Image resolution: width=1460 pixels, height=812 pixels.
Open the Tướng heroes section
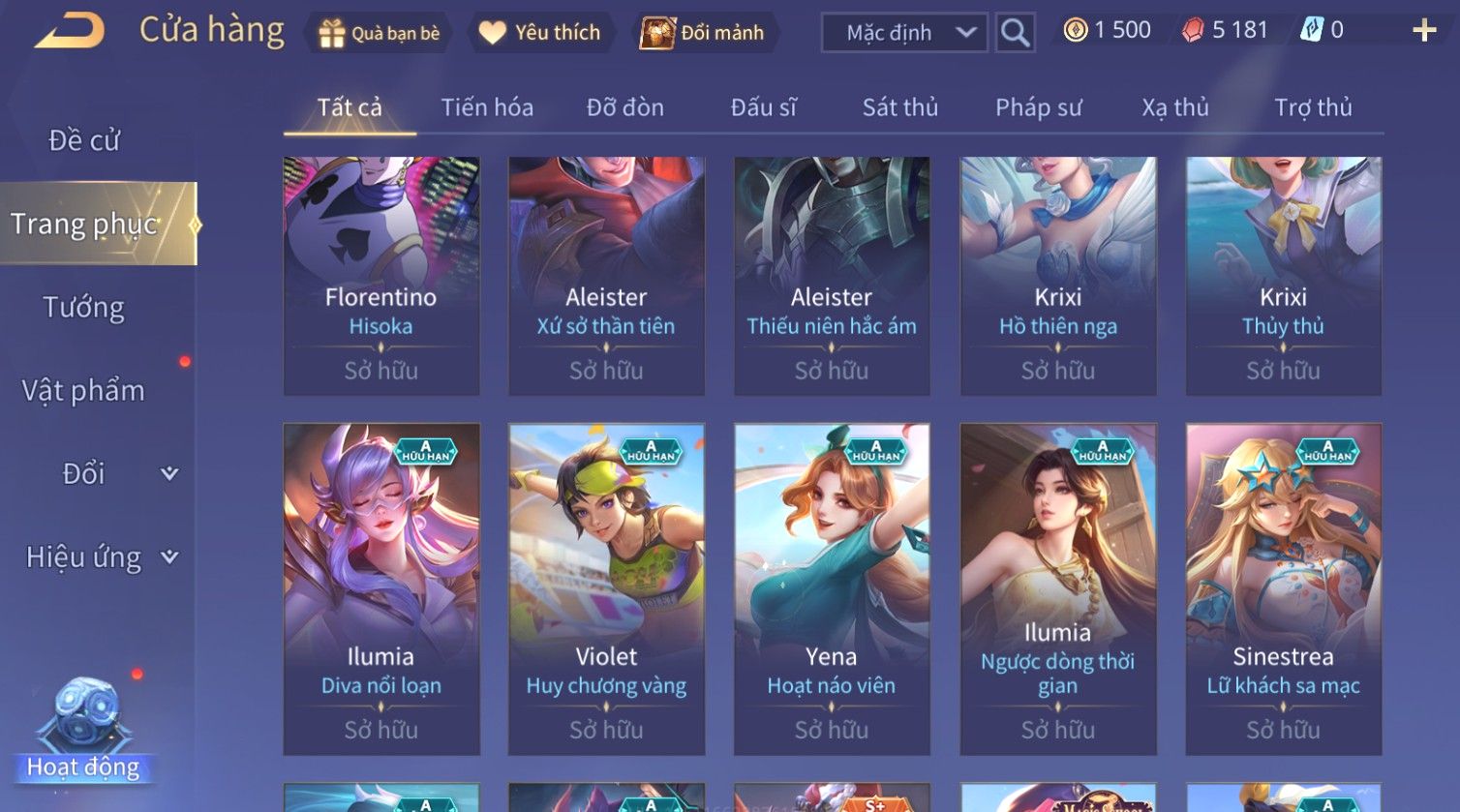pyautogui.click(x=84, y=308)
